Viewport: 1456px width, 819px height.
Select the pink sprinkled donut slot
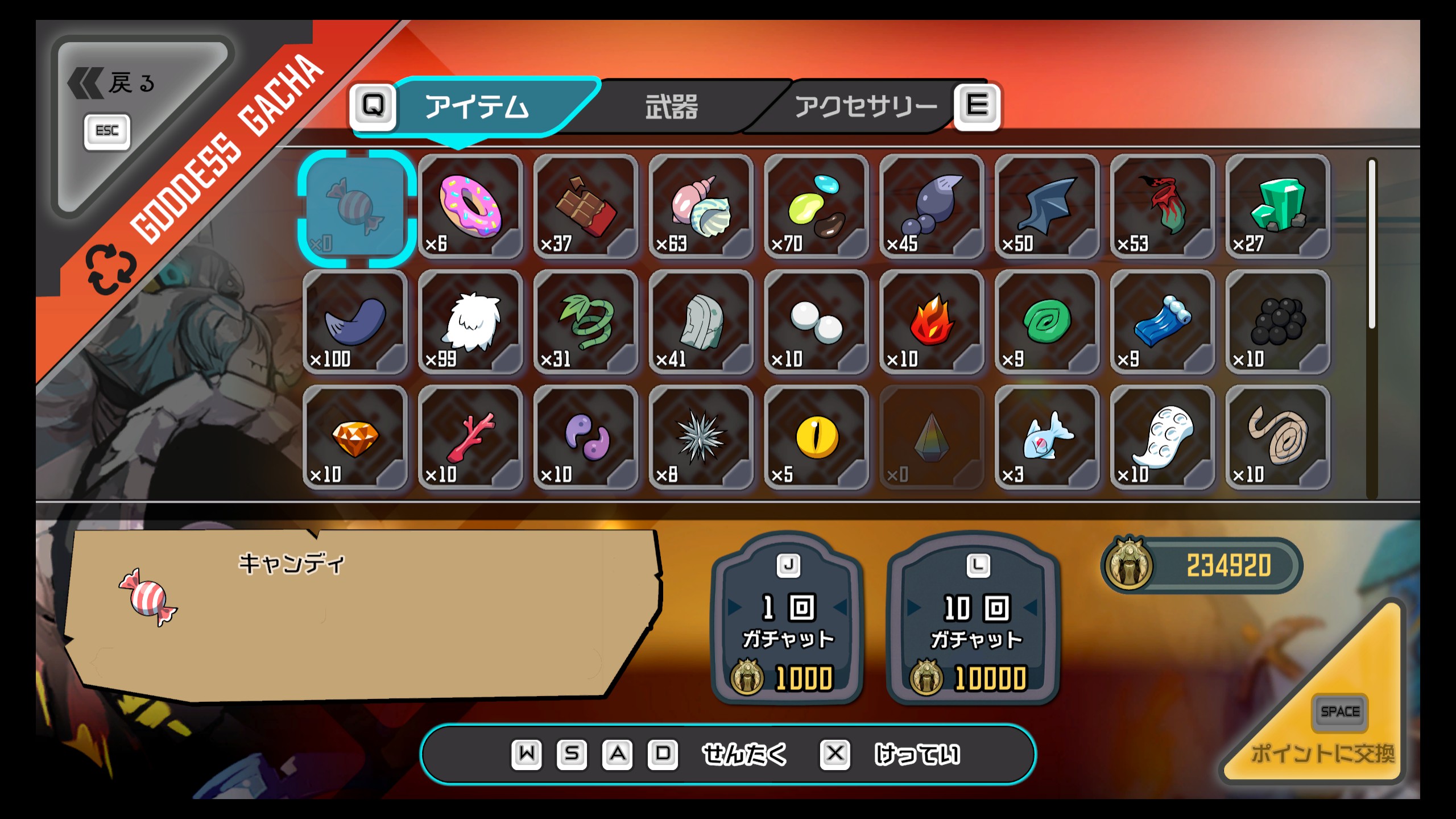tap(470, 207)
